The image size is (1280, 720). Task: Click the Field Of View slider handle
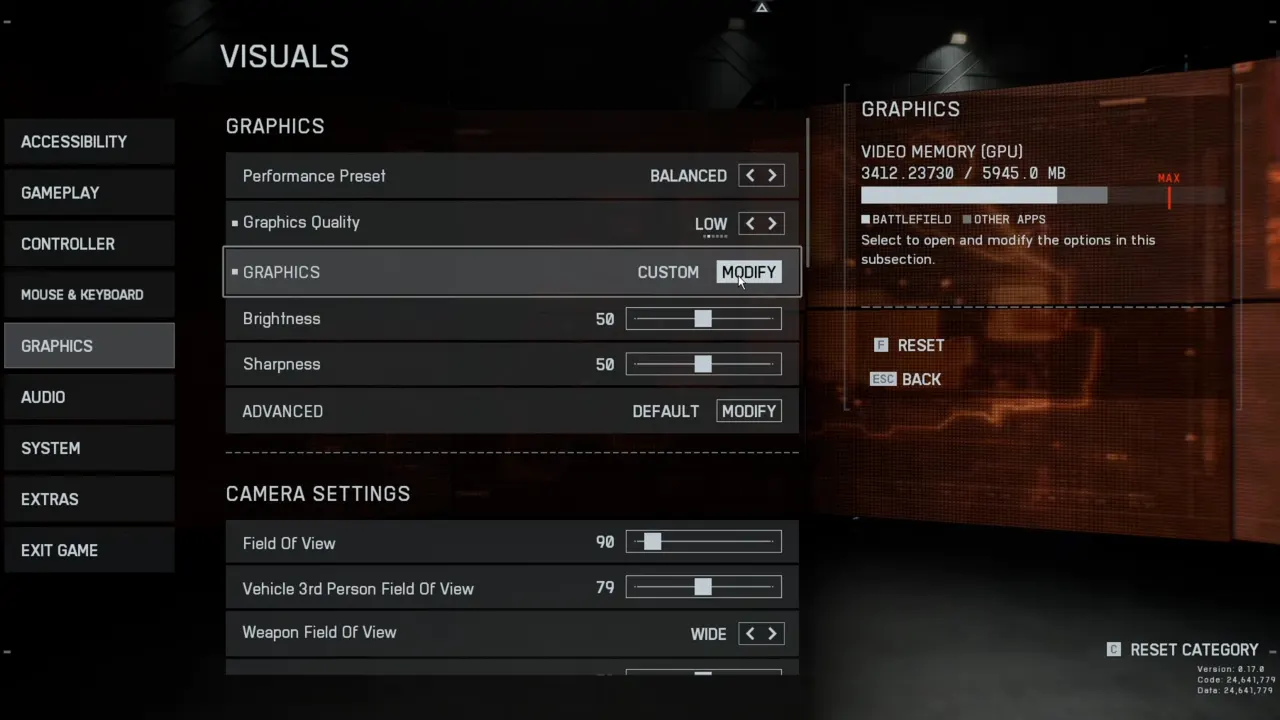point(652,541)
